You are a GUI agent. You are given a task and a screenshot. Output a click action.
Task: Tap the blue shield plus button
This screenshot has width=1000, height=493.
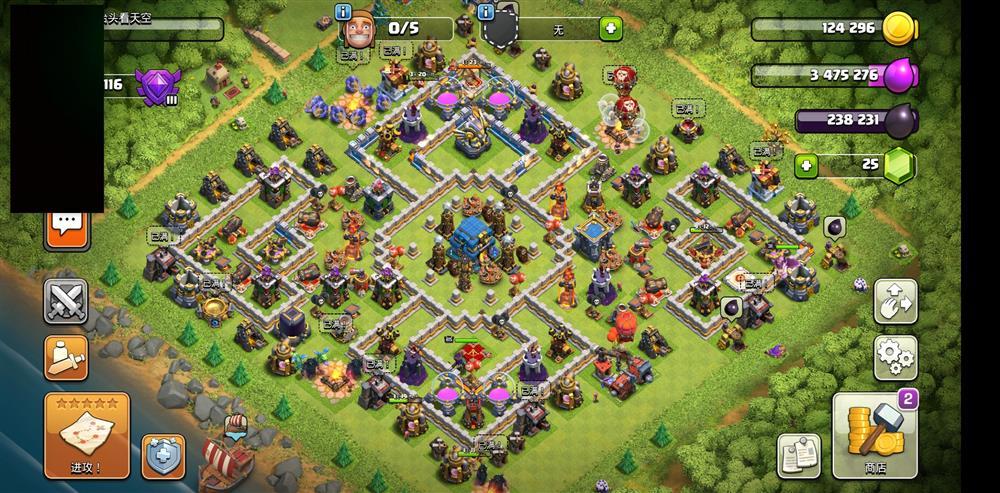(163, 455)
